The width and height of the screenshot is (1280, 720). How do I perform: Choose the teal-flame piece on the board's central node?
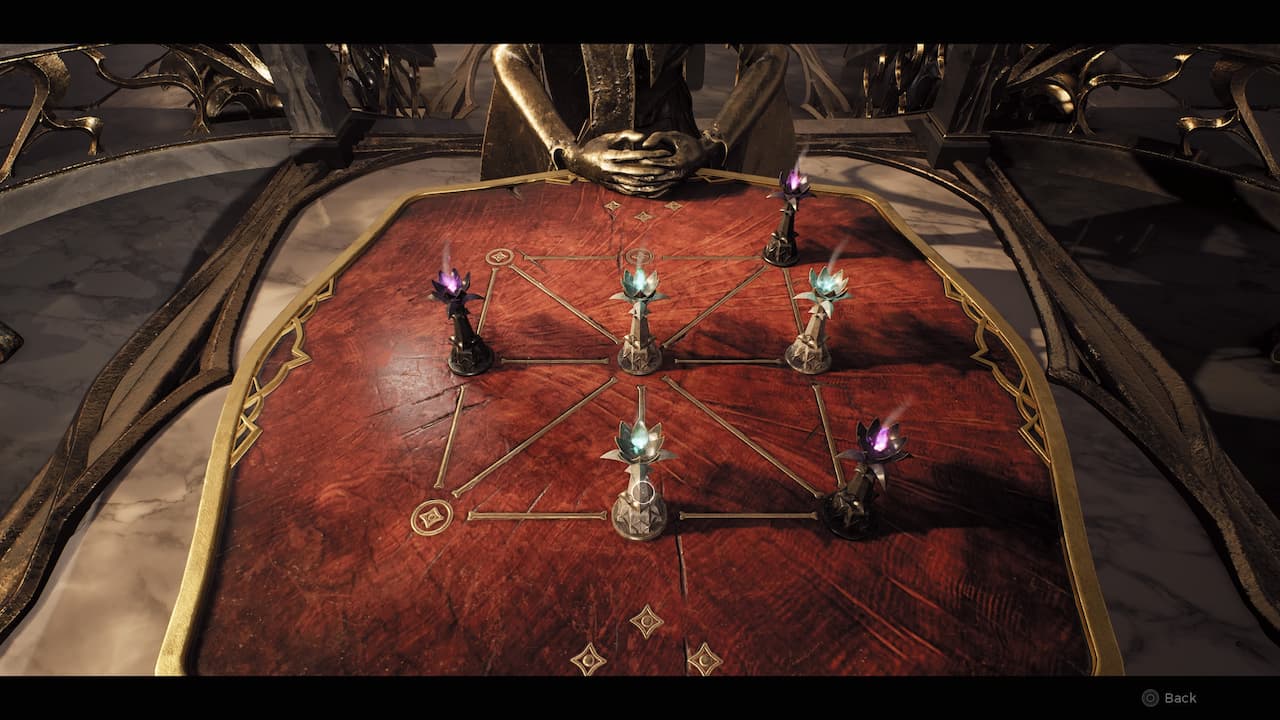639,320
